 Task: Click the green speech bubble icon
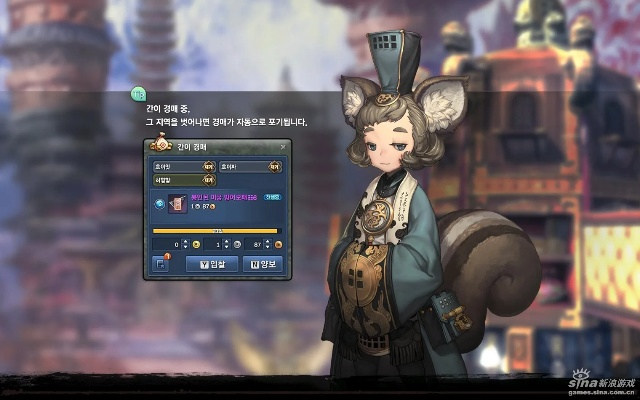coord(138,96)
